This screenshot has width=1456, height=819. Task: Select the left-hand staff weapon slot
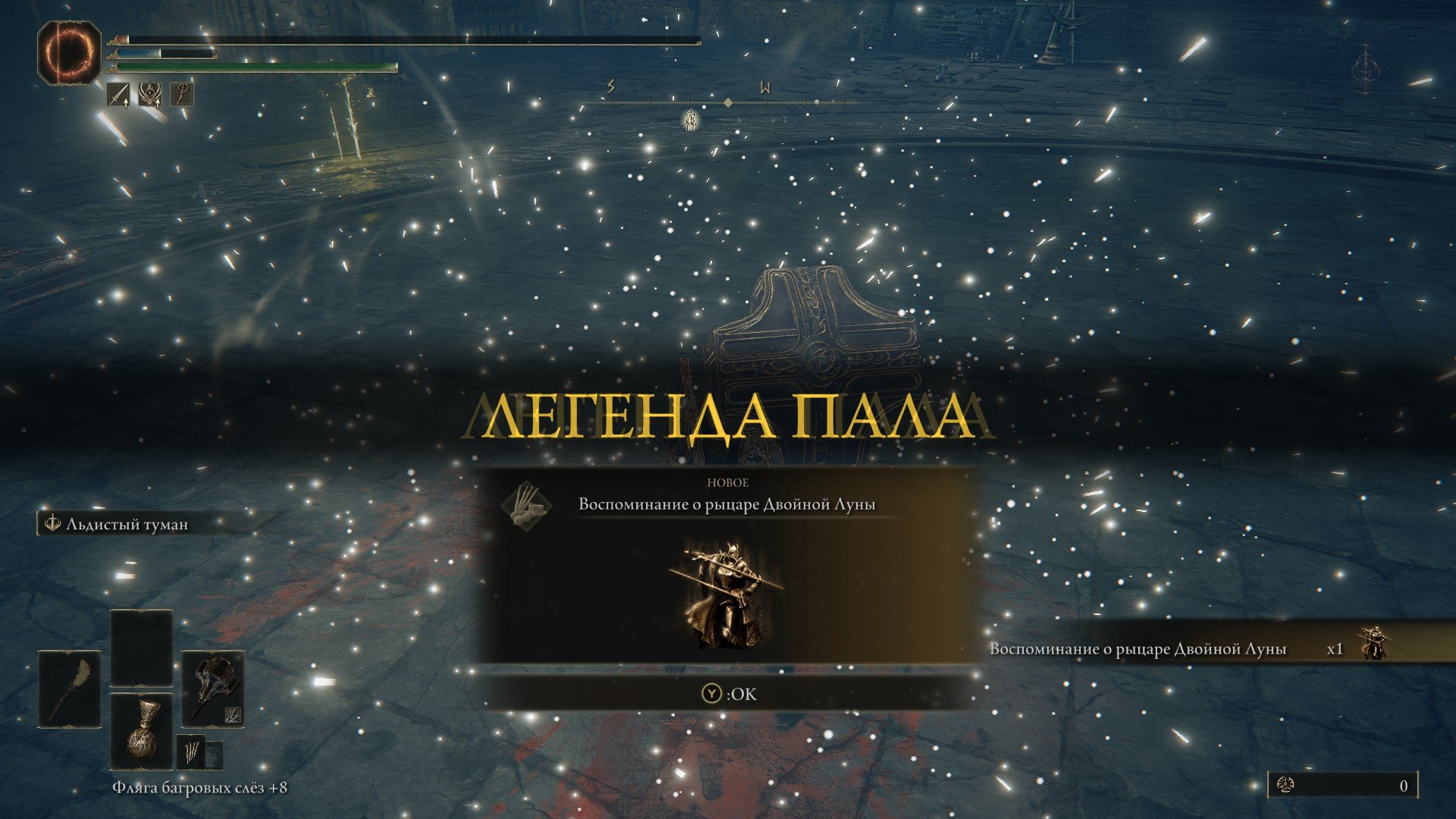(70, 689)
